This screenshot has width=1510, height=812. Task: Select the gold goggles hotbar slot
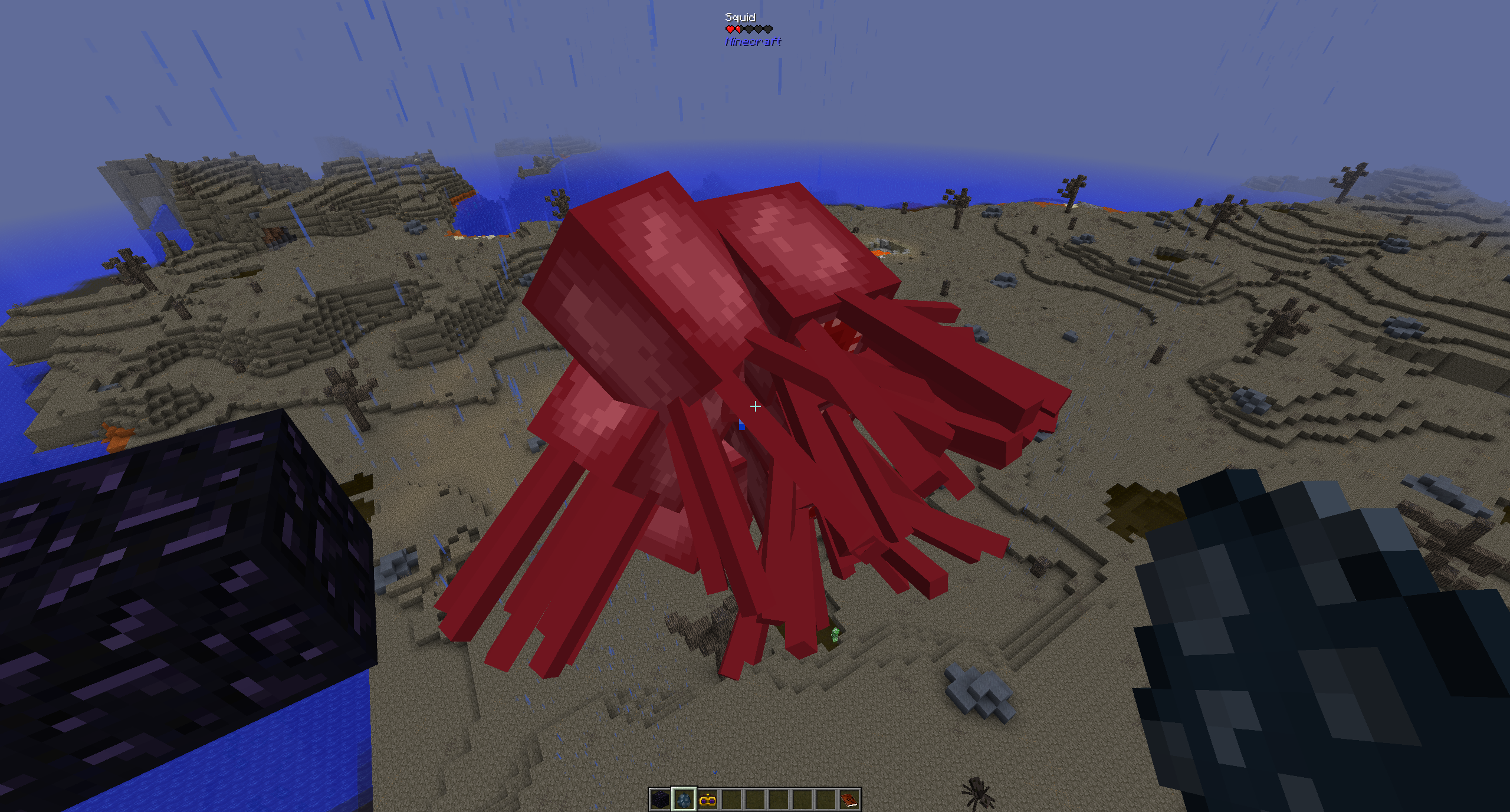(x=708, y=800)
